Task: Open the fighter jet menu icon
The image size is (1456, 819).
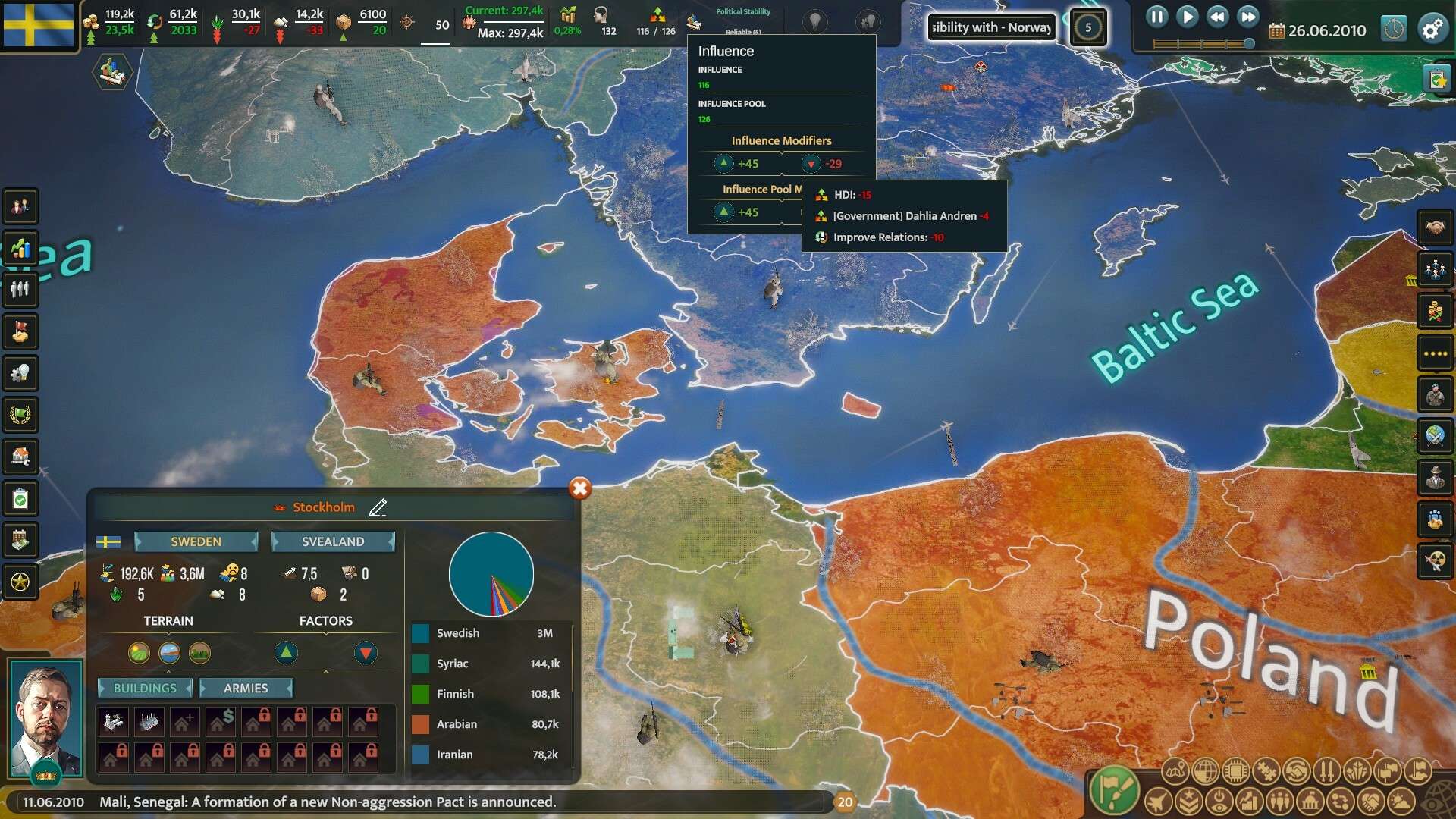Action: pos(1159,801)
